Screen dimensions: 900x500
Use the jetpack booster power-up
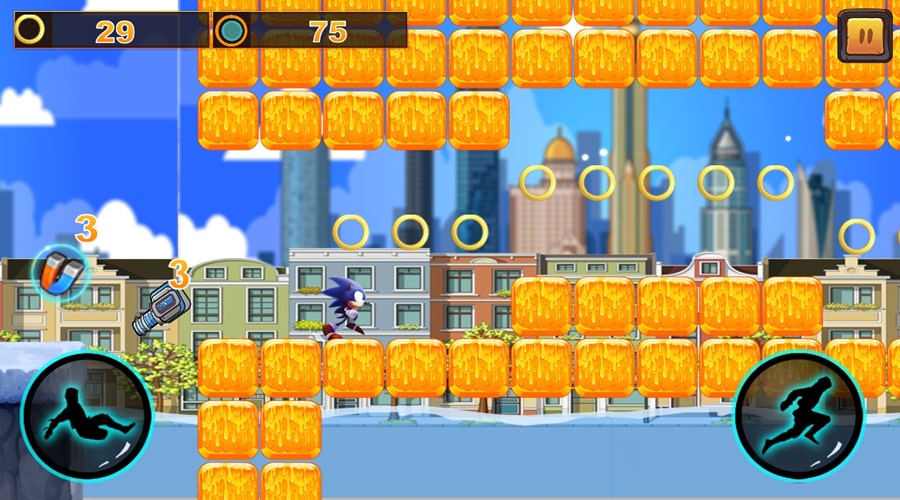[x=160, y=309]
